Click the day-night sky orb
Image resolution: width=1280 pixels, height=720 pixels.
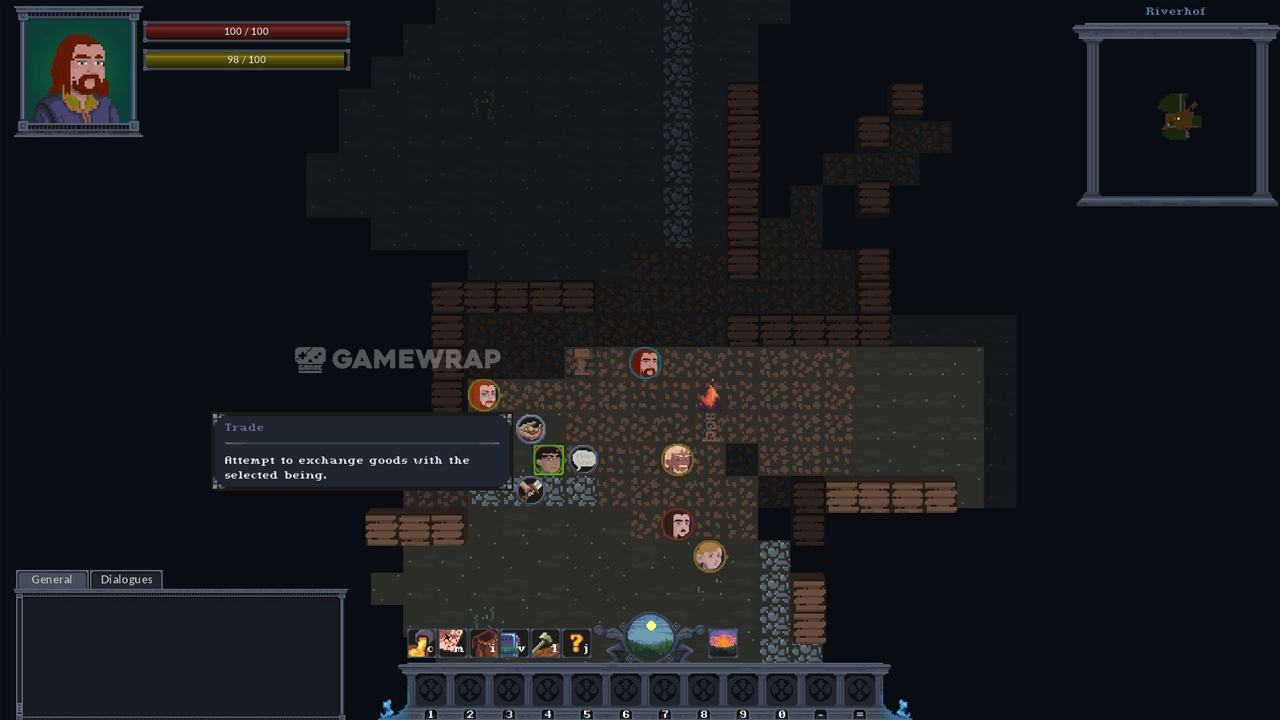click(x=651, y=636)
